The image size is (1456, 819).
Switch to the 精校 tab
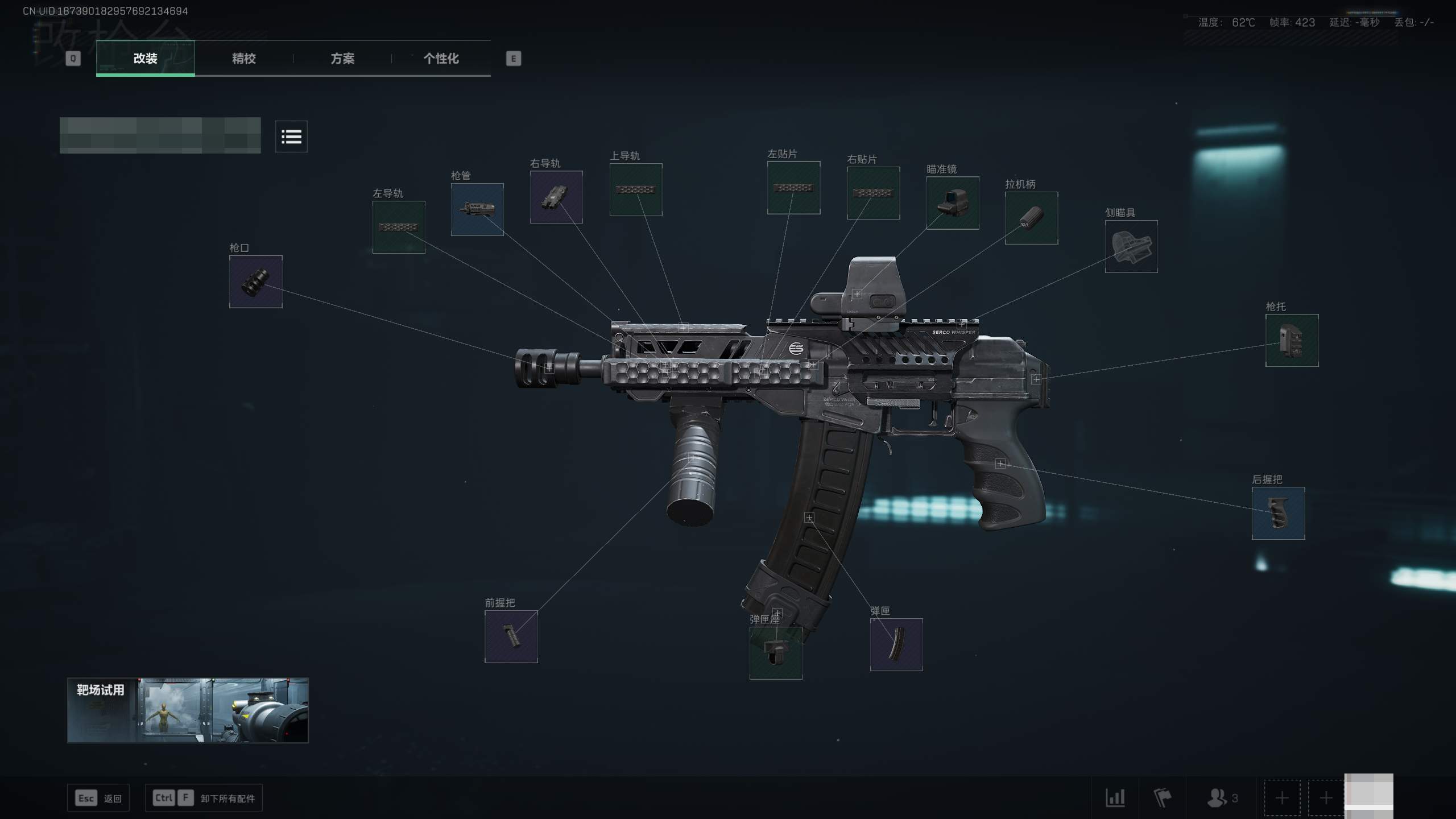coord(243,59)
